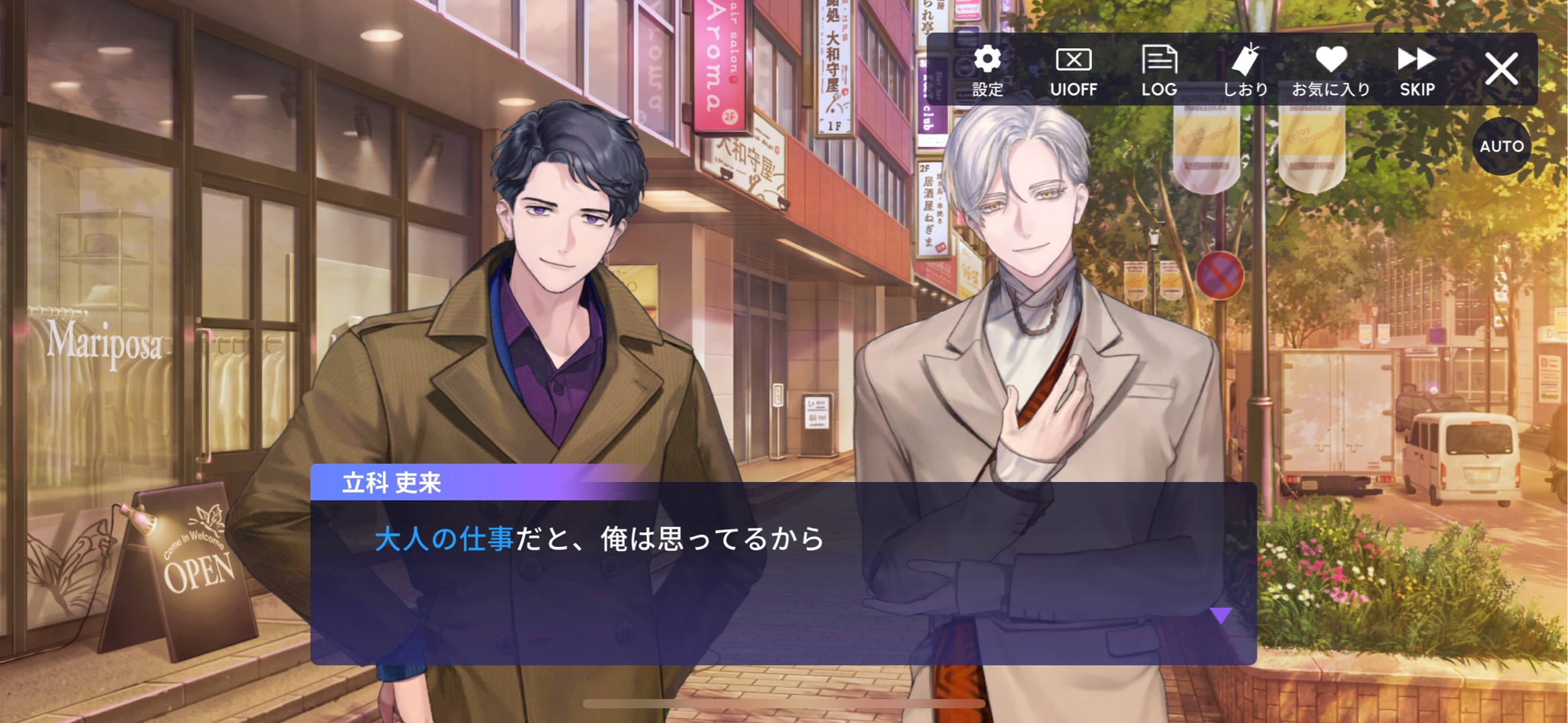Mark scene as お気に入り favorite
1568x723 pixels.
coord(1331,70)
